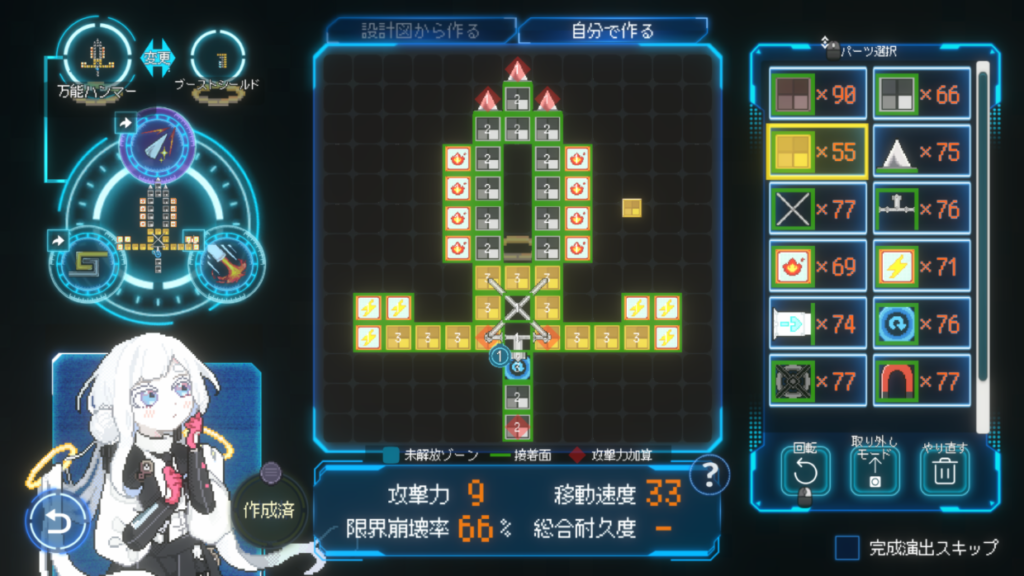Select the 自分で作る tab

tap(612, 30)
